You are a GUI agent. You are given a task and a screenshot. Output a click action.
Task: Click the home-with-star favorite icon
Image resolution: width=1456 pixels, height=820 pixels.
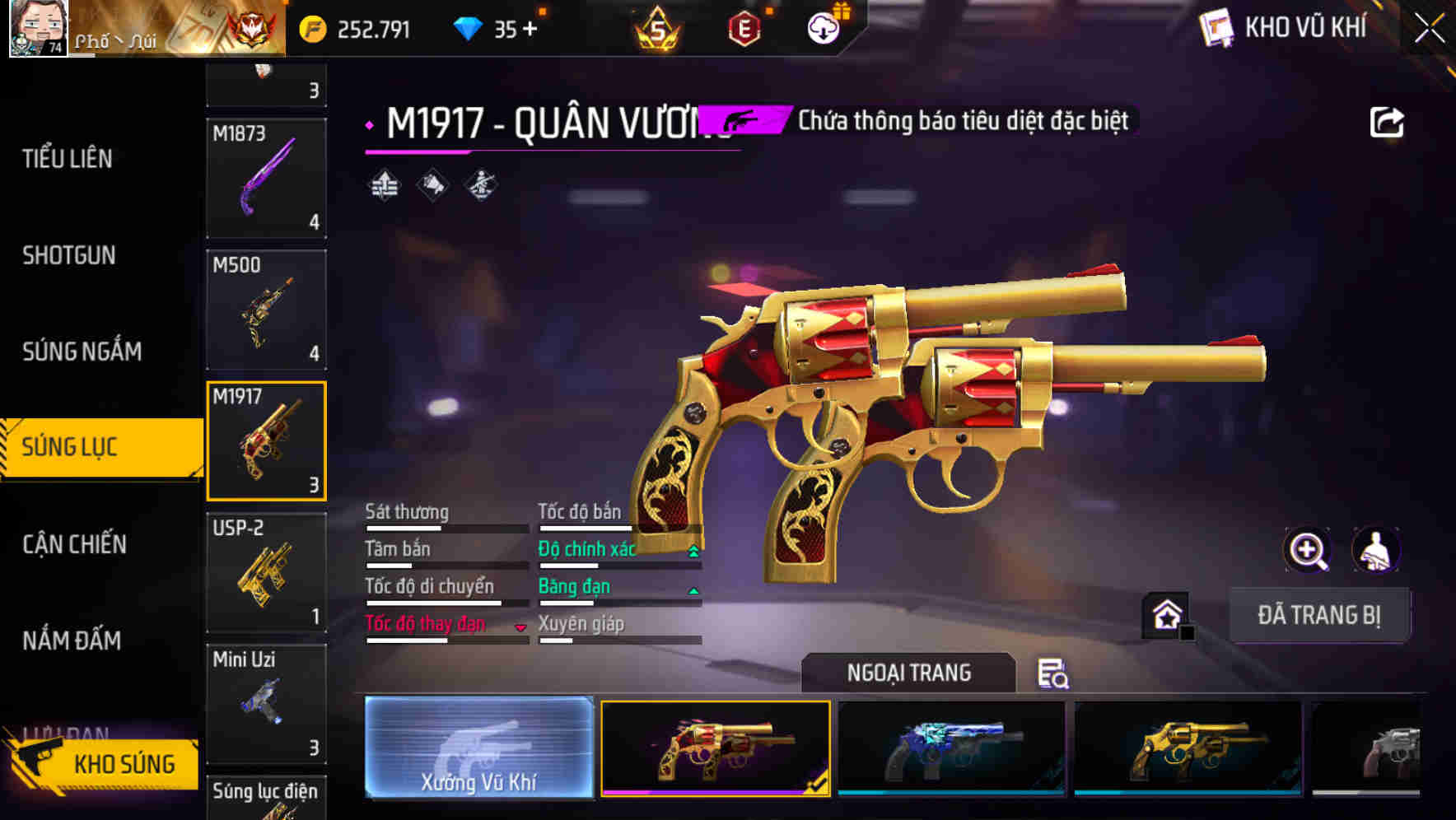1166,615
